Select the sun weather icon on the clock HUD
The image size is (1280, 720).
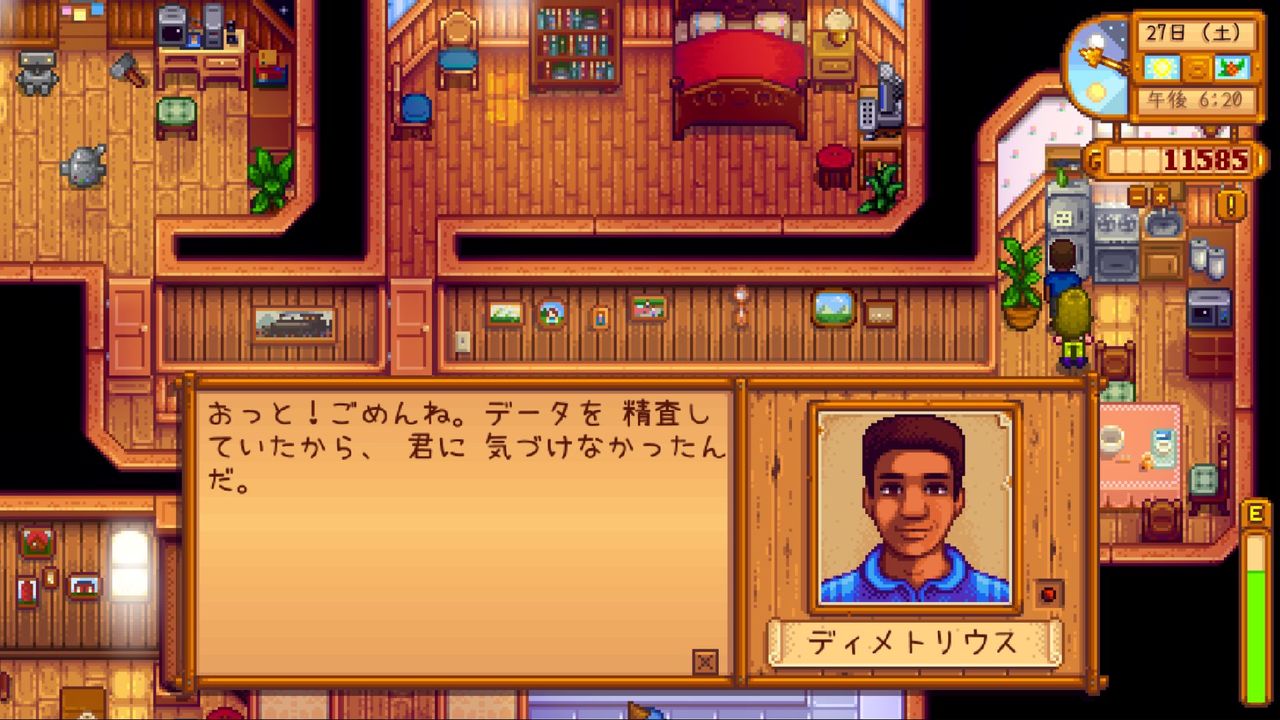click(x=1161, y=66)
